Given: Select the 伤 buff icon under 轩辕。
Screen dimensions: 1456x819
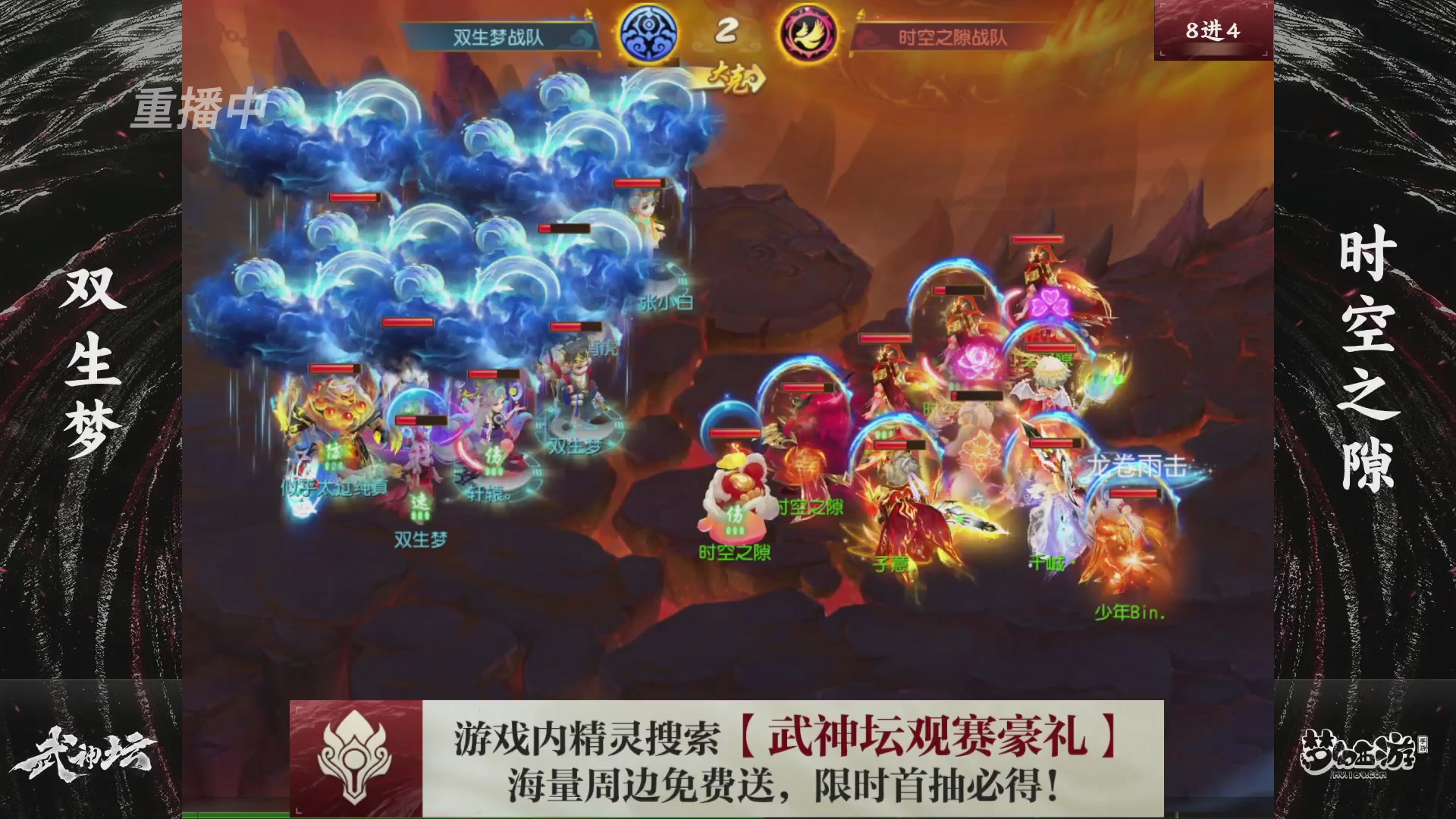Looking at the screenshot, I should pos(493,457).
